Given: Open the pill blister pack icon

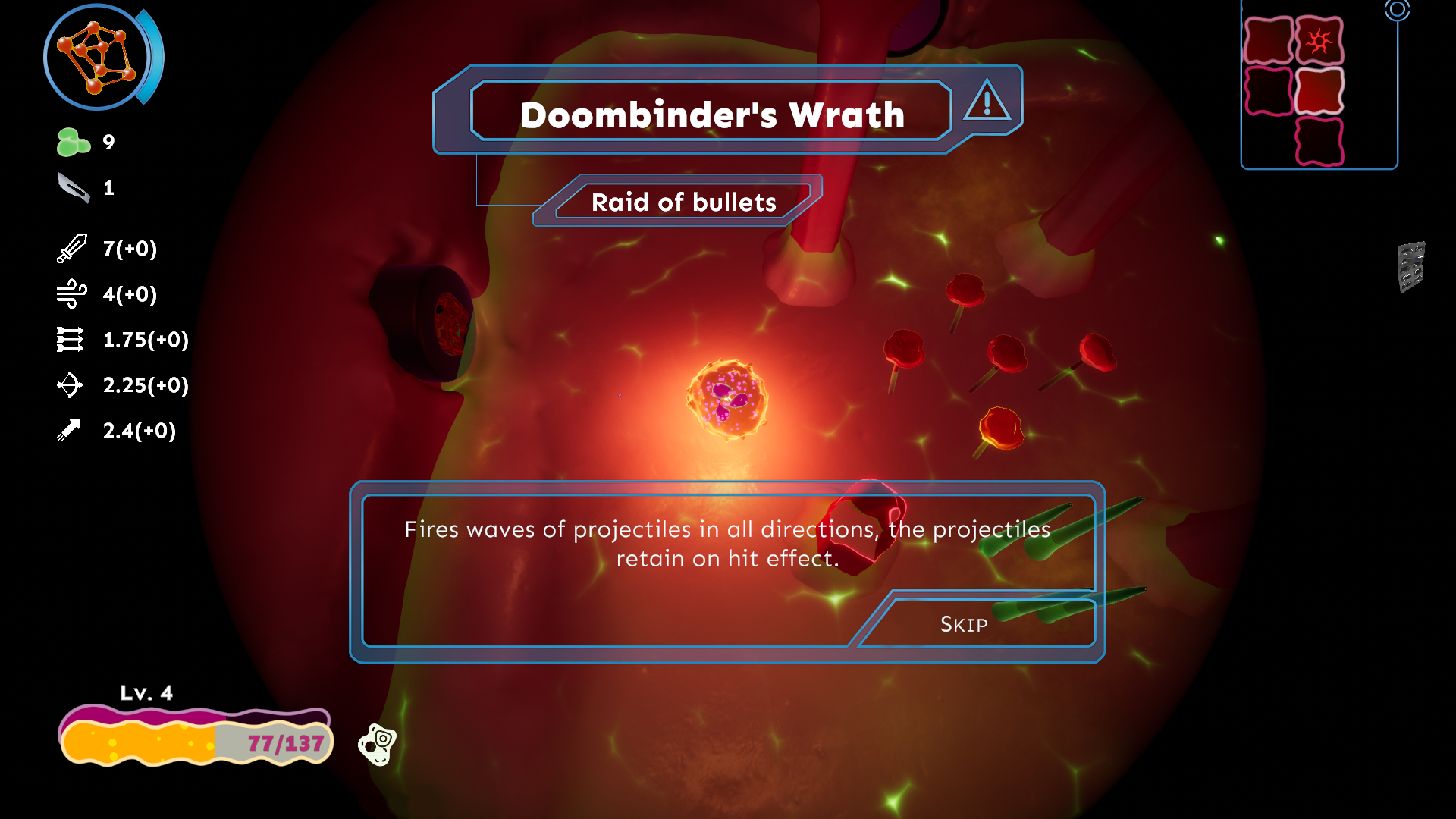Looking at the screenshot, I should pyautogui.click(x=1412, y=267).
